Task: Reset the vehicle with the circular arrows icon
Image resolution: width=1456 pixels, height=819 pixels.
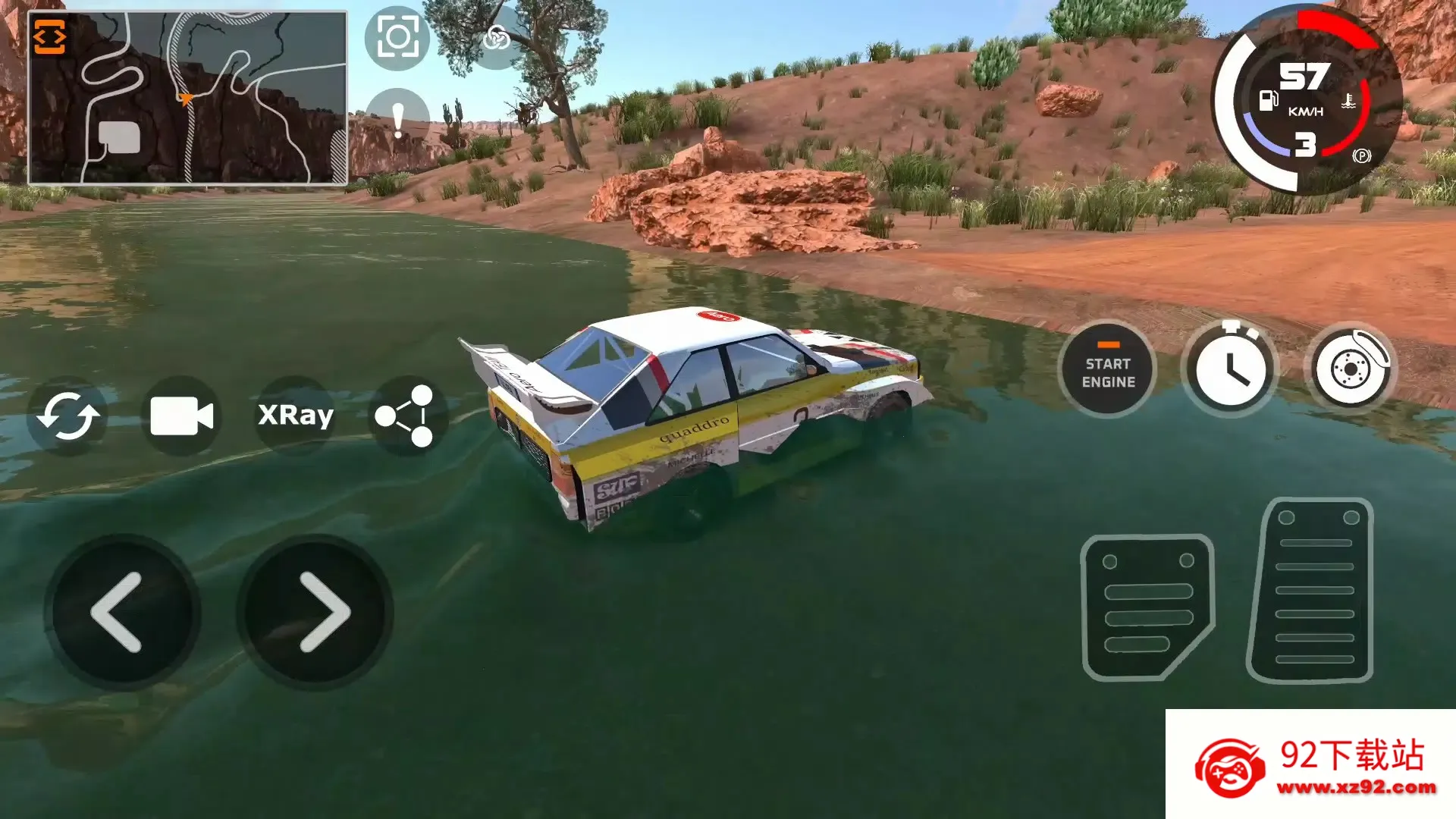Action: (67, 414)
